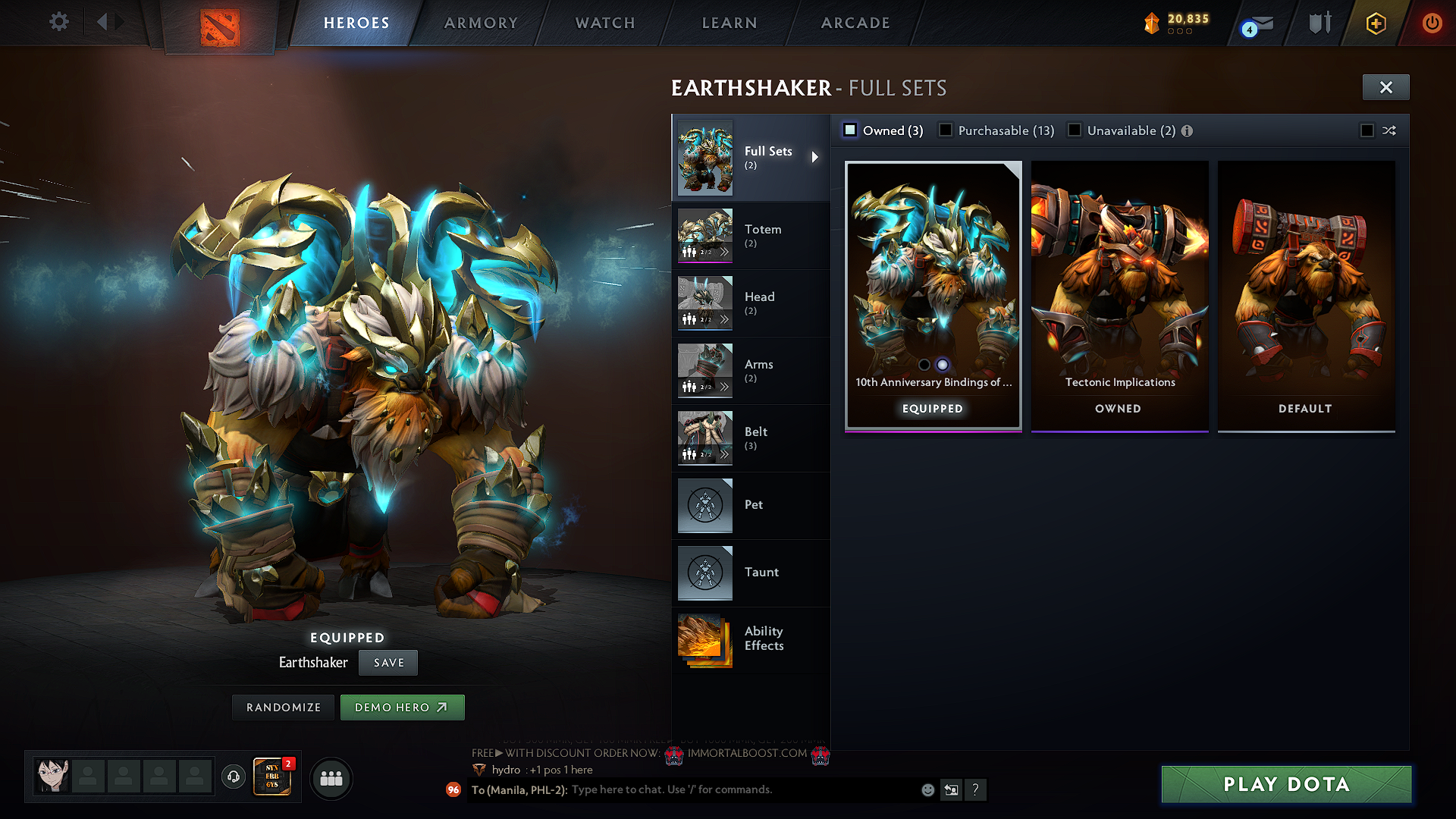
Task: Click the PLAY DOTA button
Action: coord(1285,784)
